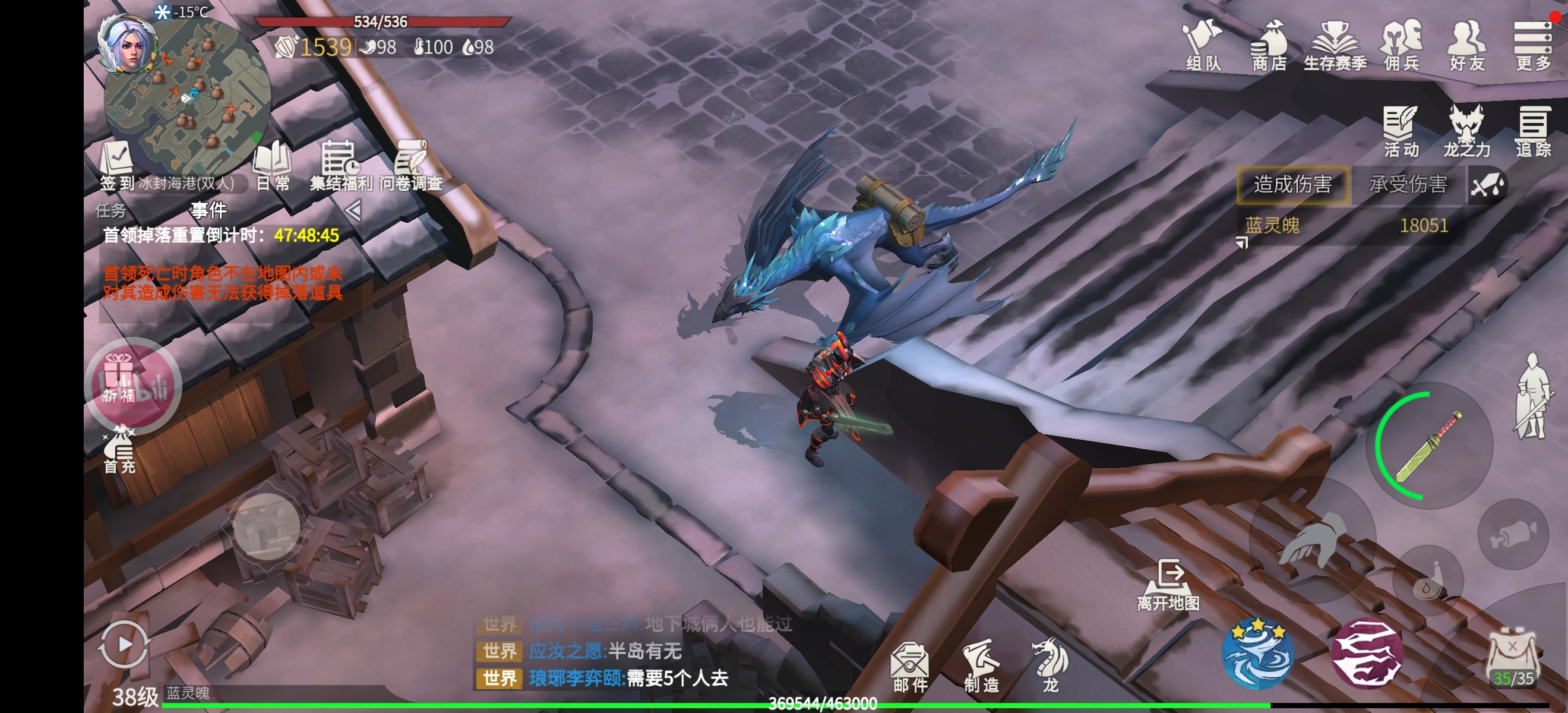Open the 制造 crafting menu
The width and height of the screenshot is (1568, 713).
[x=981, y=667]
